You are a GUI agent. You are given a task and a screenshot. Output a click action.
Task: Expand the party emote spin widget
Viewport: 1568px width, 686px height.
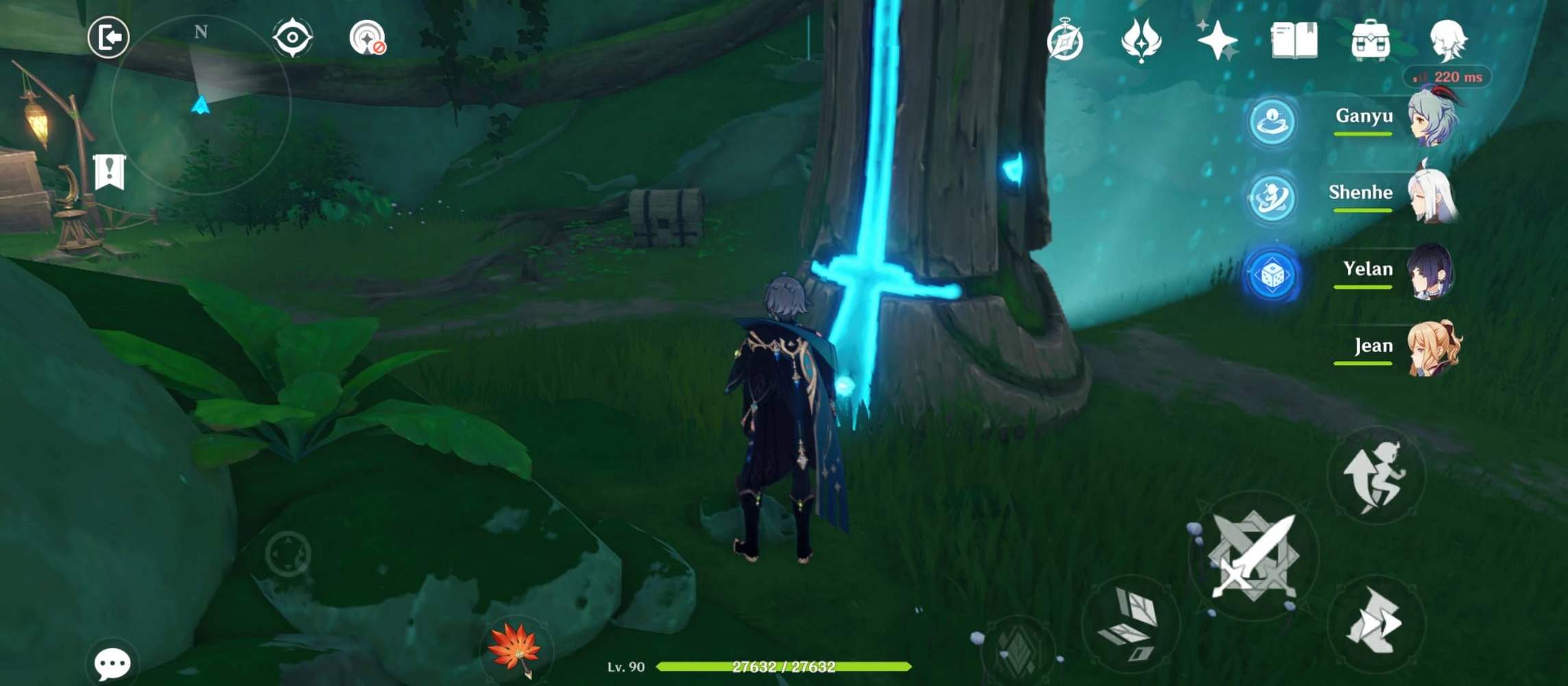pyautogui.click(x=1272, y=198)
